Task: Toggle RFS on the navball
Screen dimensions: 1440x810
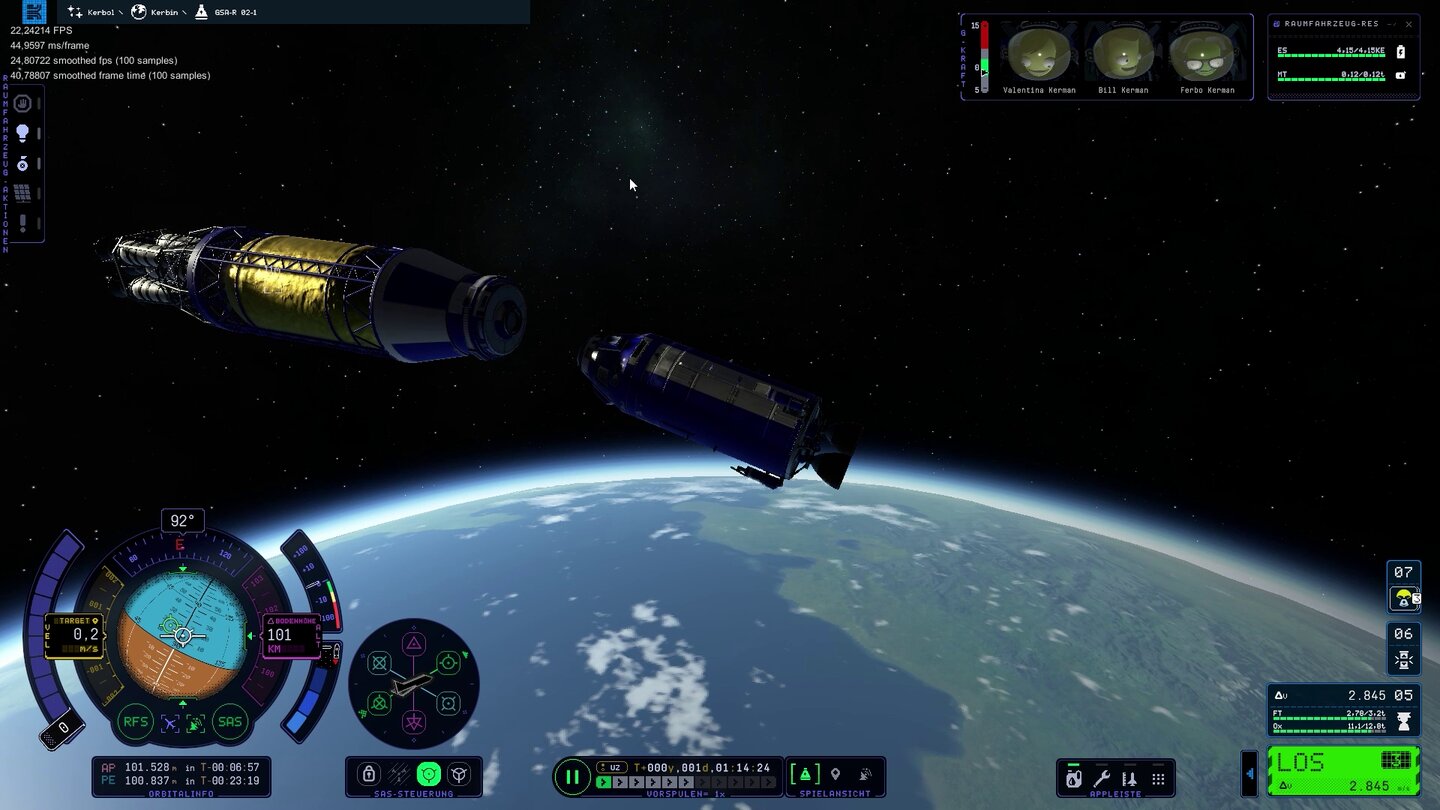Action: tap(135, 721)
